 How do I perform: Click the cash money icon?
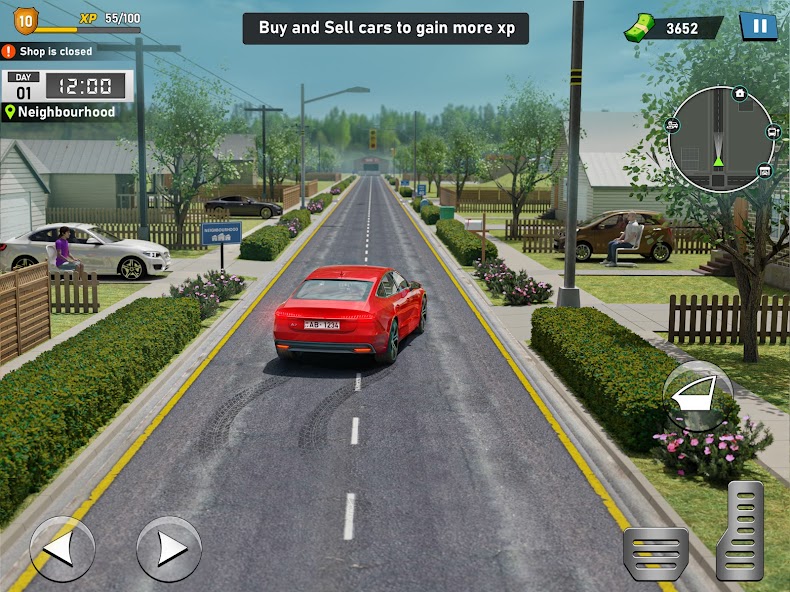tap(640, 28)
